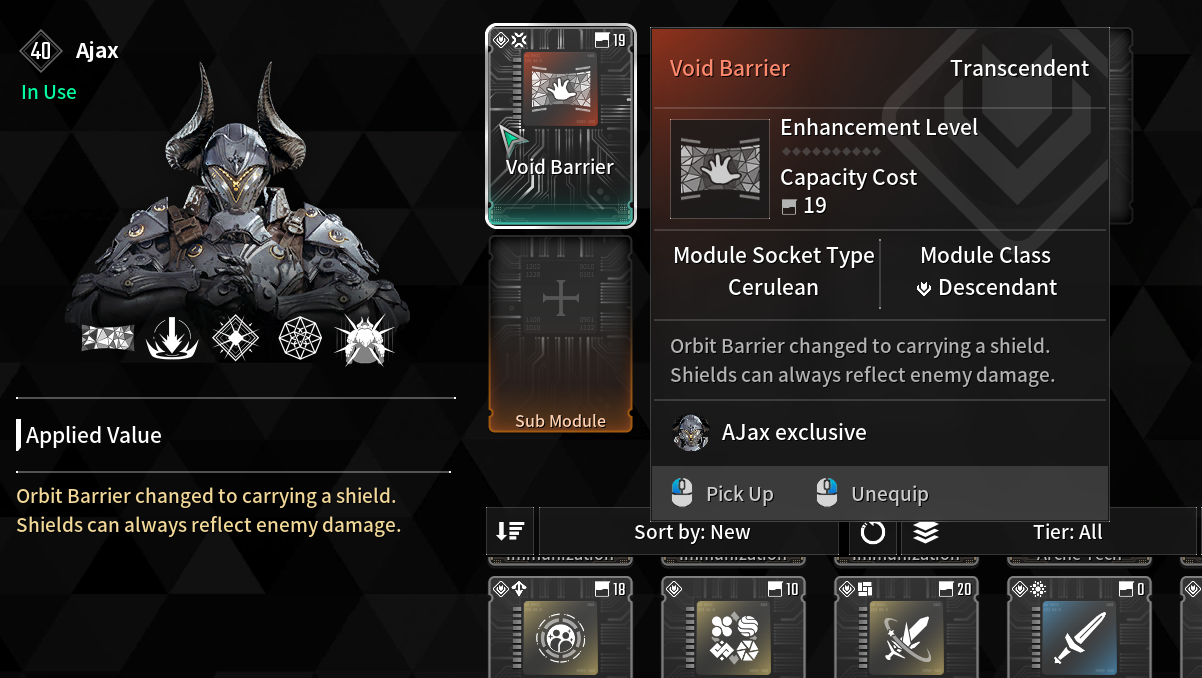Select the module card costing 18 capacity

(x=560, y=630)
